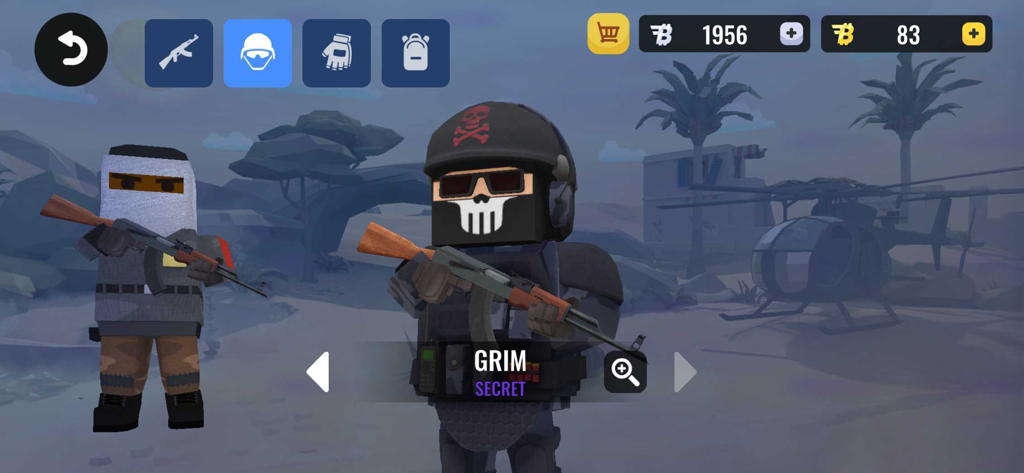1024x473 pixels.
Task: Go back with the return arrow button
Action: pos(71,50)
